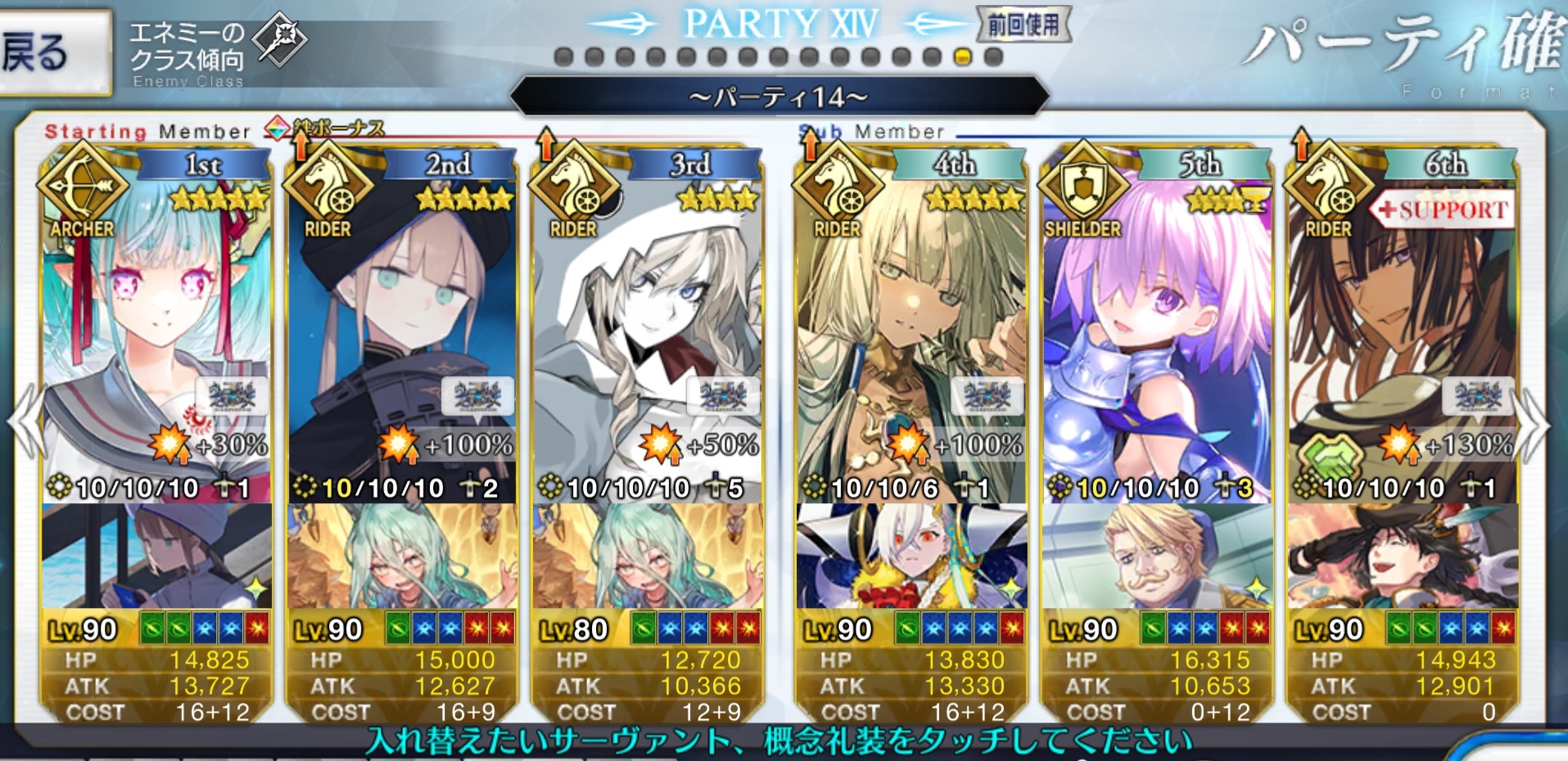
Task: Change the 3rd servant's craft essence
Action: point(648,556)
